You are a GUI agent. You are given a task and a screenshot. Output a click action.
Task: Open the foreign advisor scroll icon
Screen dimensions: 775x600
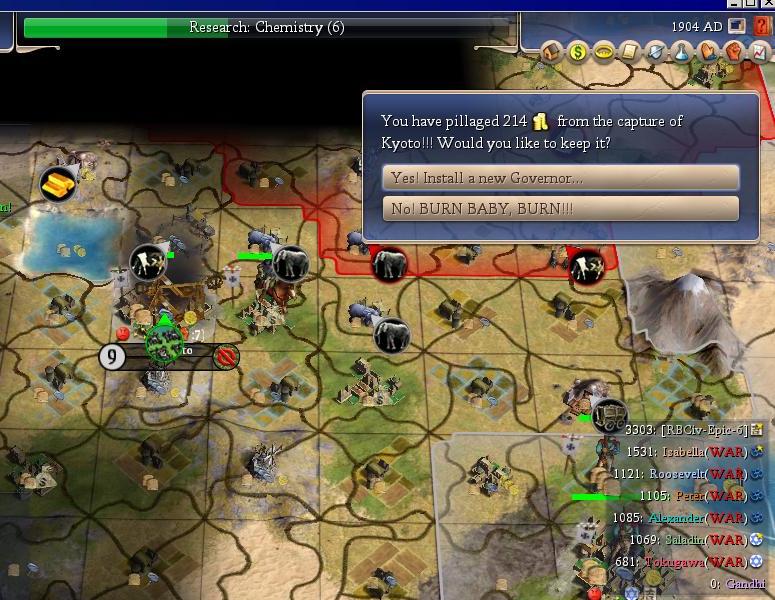(x=629, y=51)
